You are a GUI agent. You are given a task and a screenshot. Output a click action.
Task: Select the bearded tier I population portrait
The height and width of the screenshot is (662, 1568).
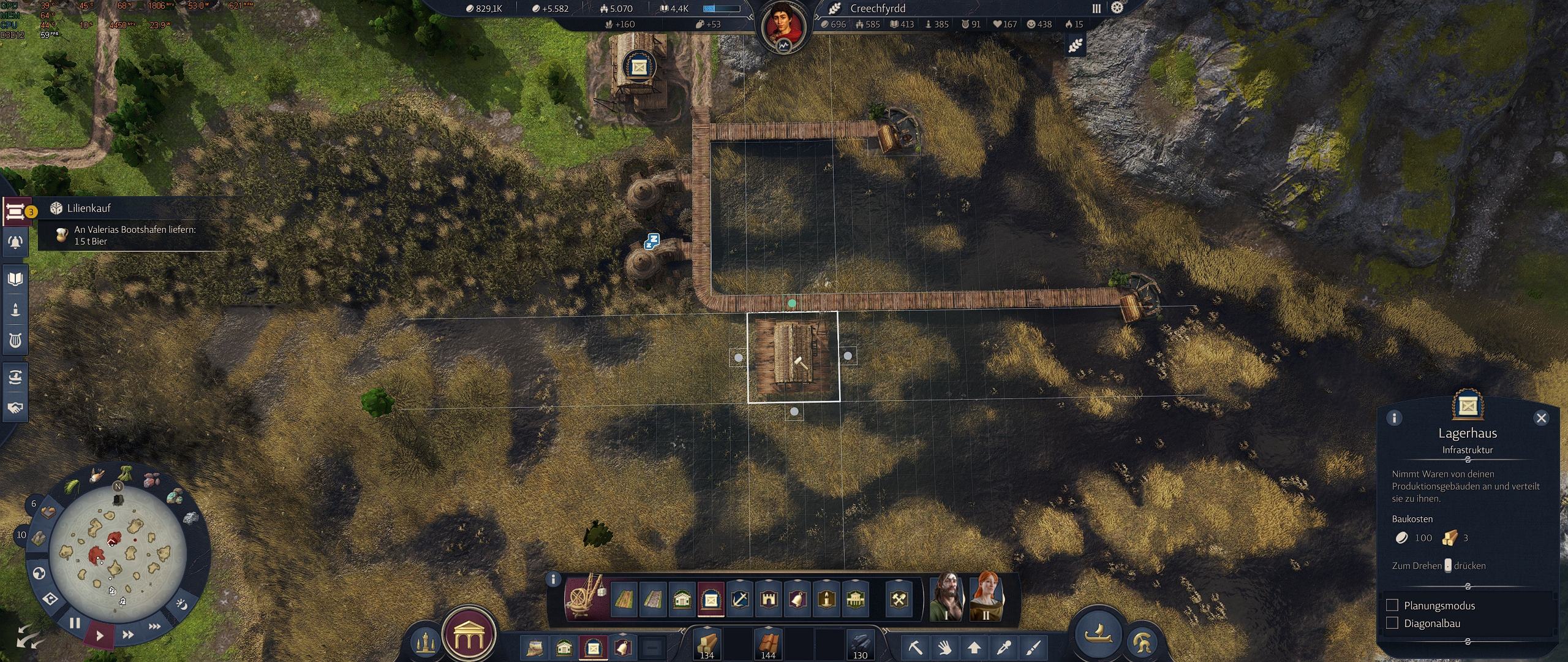pos(946,597)
